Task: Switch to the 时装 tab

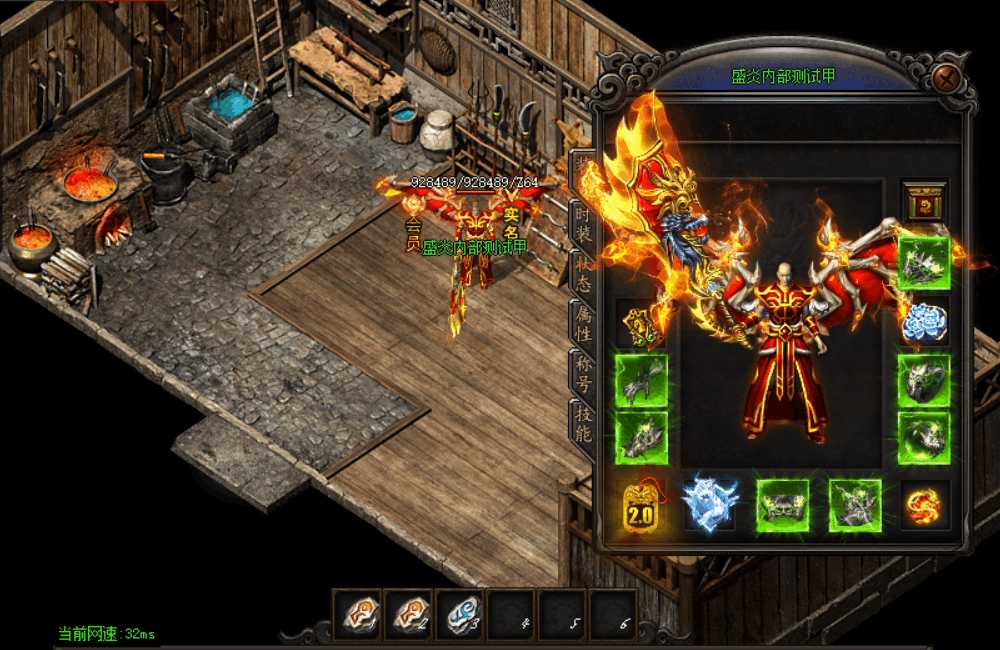Action: pos(581,223)
